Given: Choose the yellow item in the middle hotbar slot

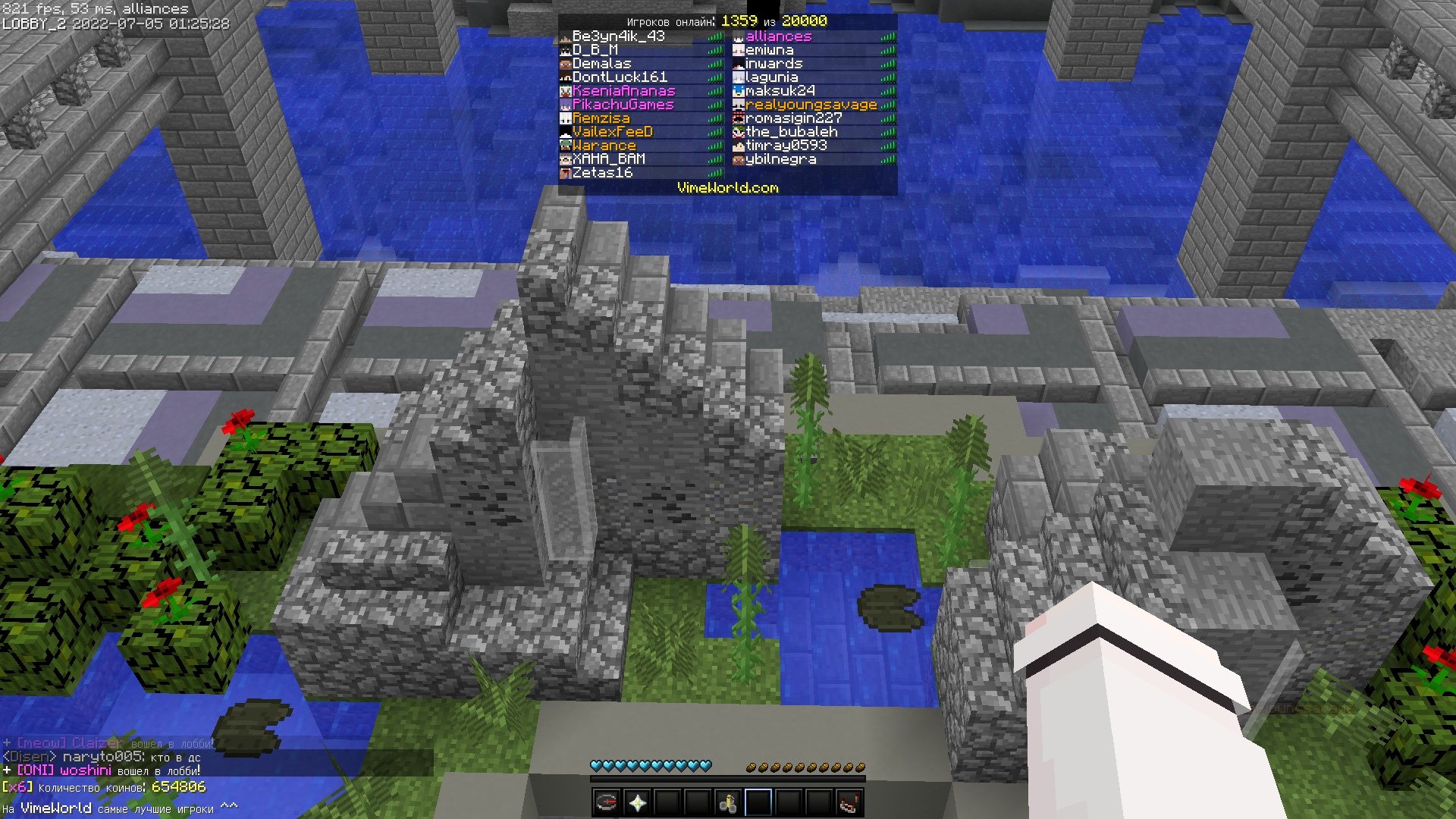Looking at the screenshot, I should [728, 802].
